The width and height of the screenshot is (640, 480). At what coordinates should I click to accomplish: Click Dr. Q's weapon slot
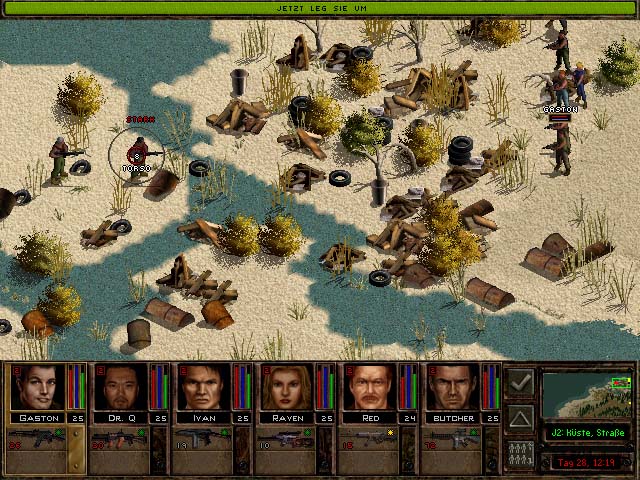click(x=116, y=439)
